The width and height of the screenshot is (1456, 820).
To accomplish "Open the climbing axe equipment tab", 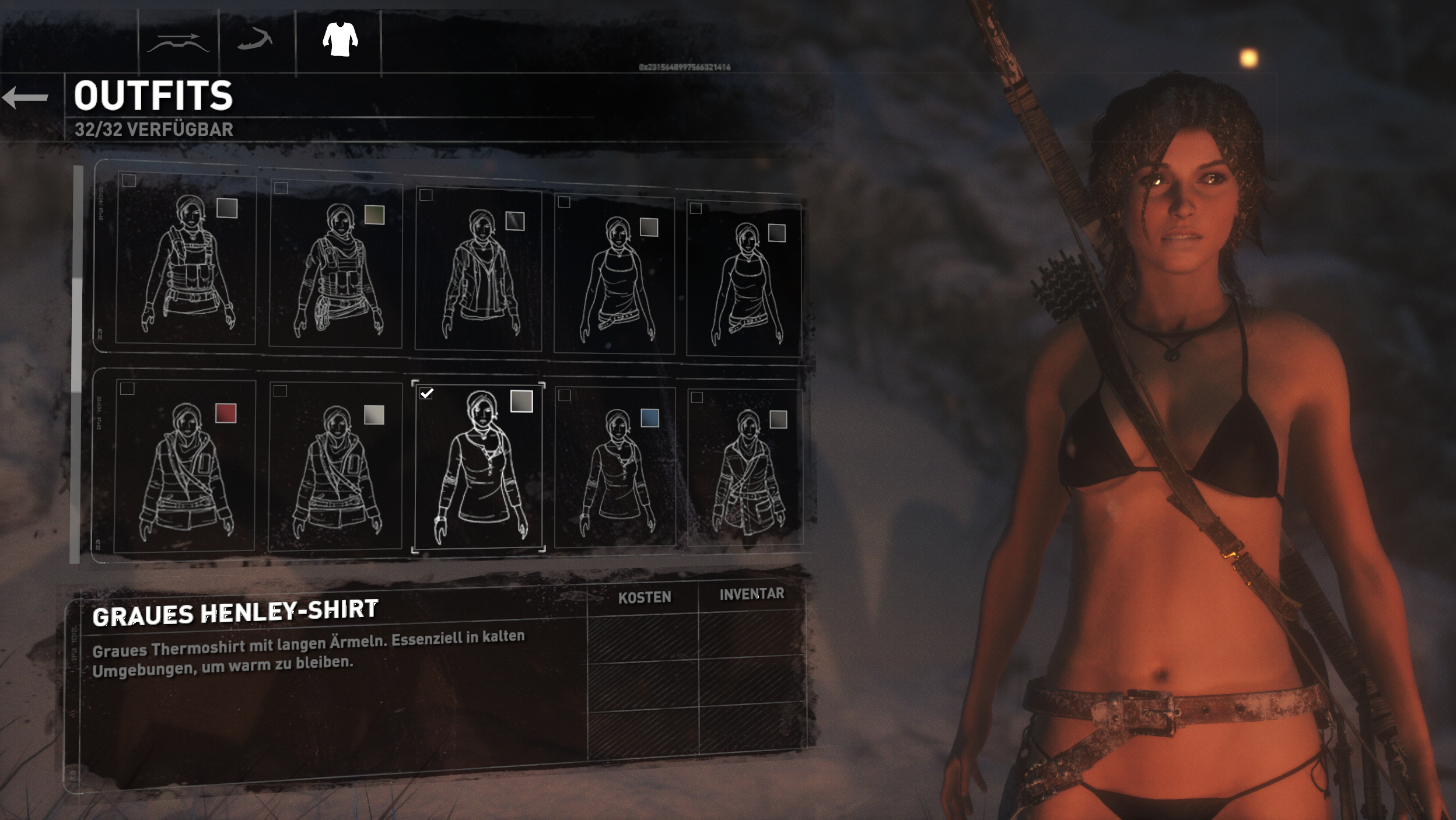I will click(255, 41).
